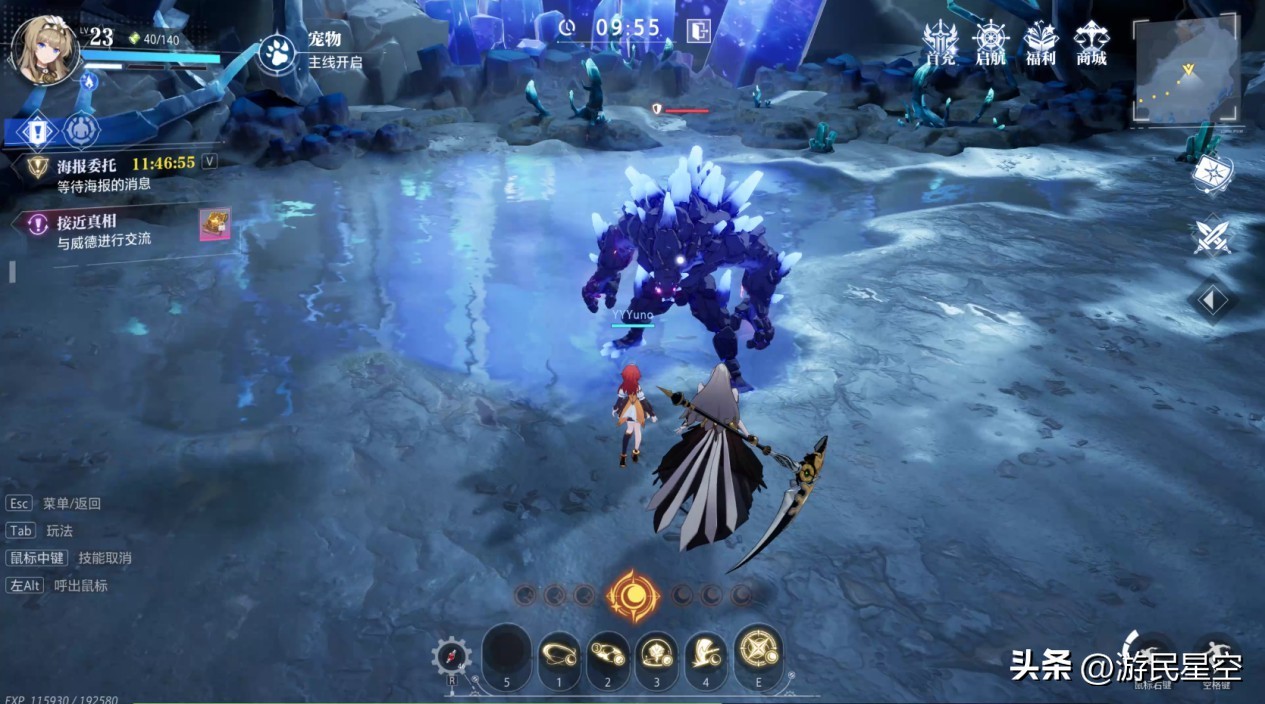Screen dimensions: 1265x704
Task: Use the skill in slot 1
Action: pyautogui.click(x=559, y=655)
